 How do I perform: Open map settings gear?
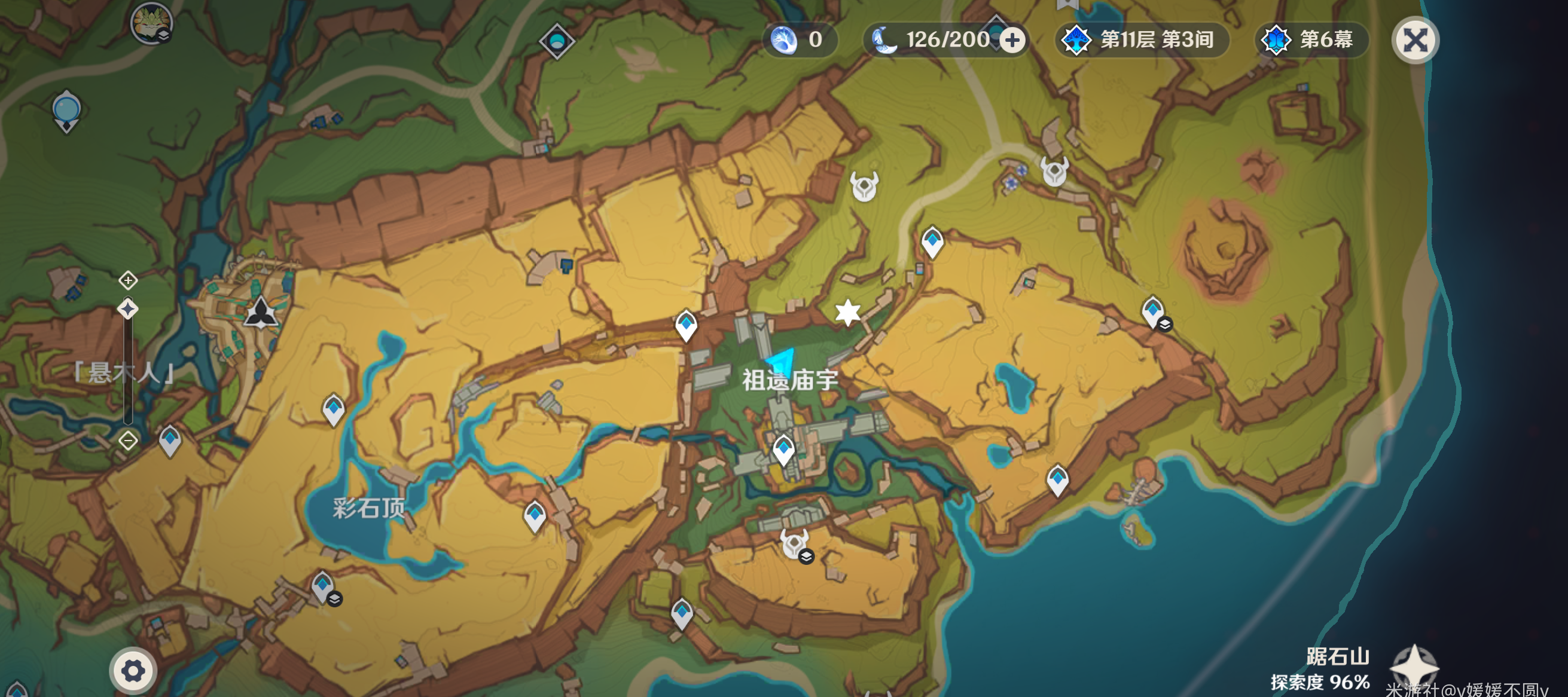click(x=133, y=671)
